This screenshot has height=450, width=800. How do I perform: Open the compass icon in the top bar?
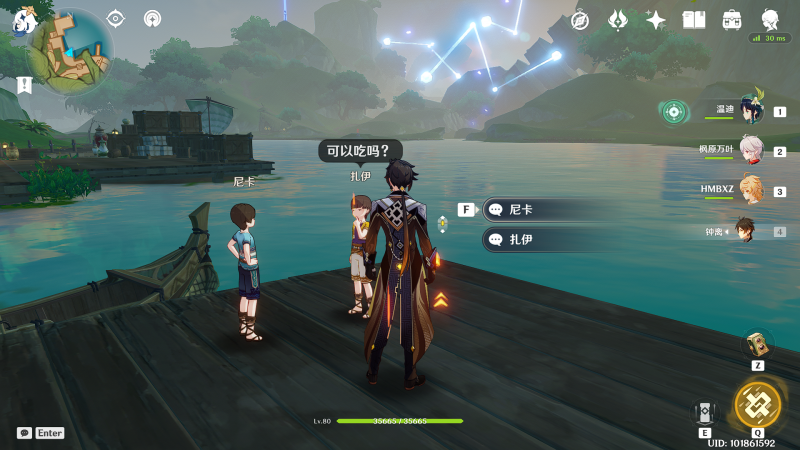580,20
